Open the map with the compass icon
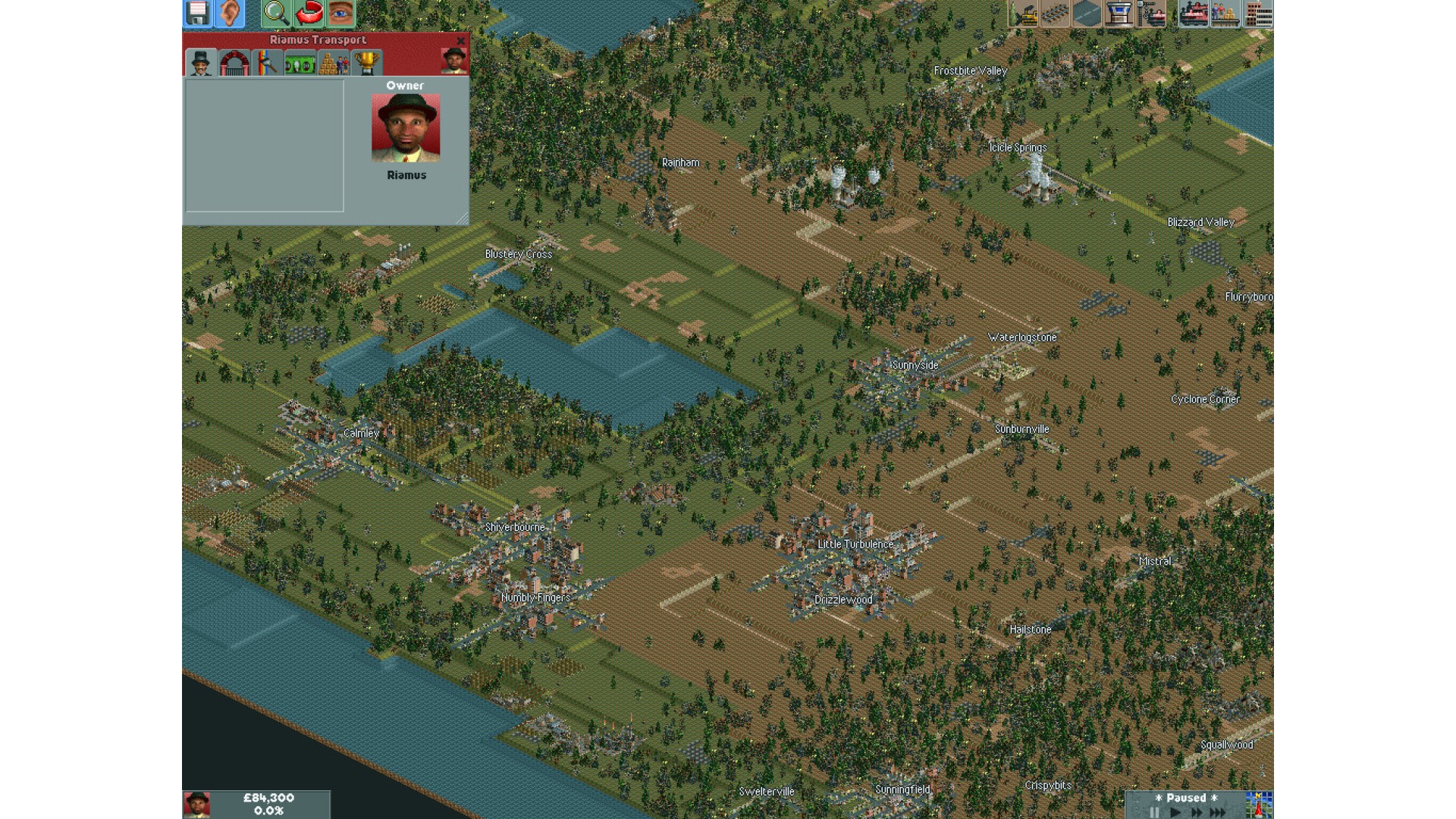This screenshot has width=1456, height=819. (1259, 805)
